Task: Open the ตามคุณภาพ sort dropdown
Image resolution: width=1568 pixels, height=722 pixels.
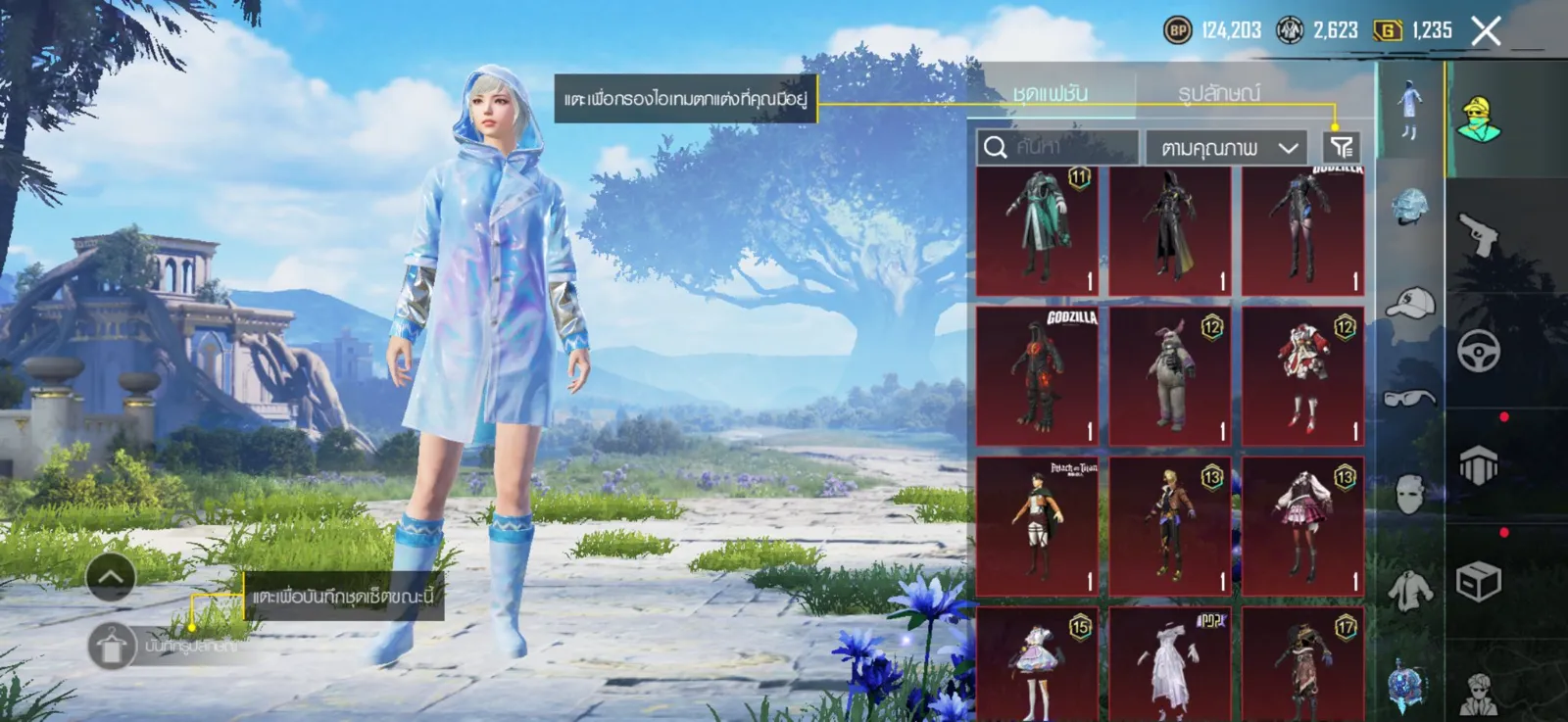Action: click(1227, 148)
